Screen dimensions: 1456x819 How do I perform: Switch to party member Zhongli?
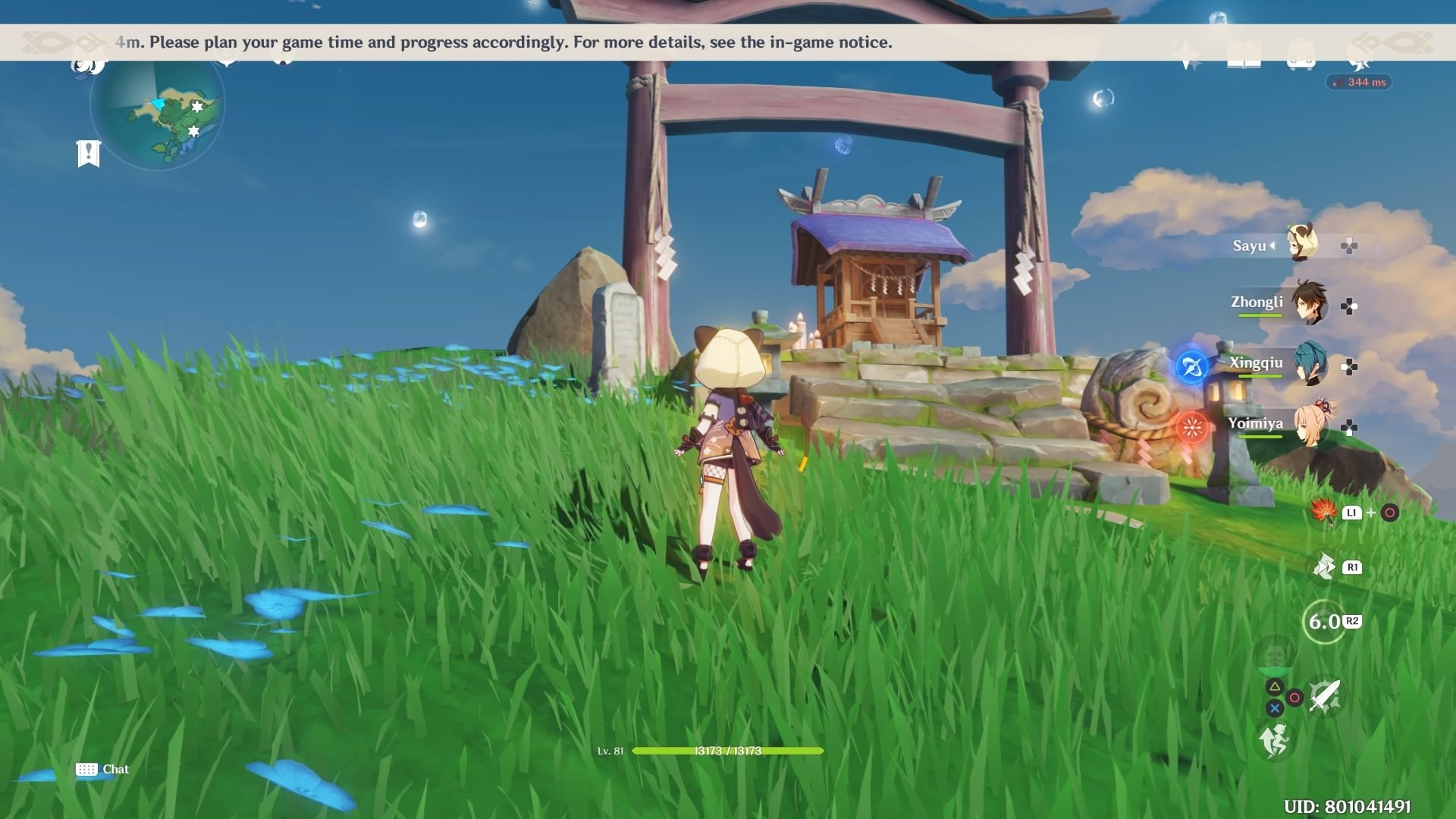point(1309,303)
